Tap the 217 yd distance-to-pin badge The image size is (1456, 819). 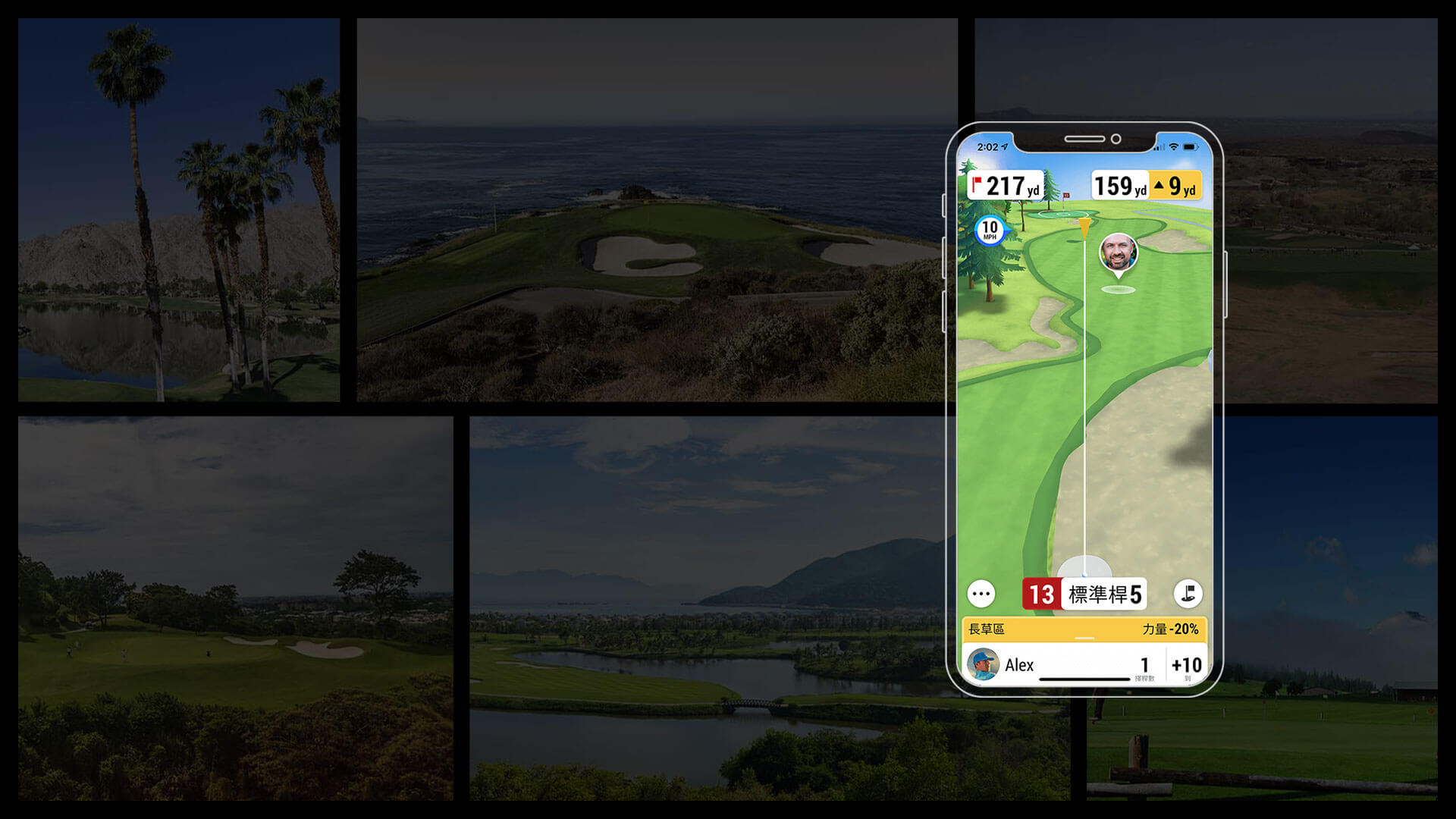[x=1006, y=186]
